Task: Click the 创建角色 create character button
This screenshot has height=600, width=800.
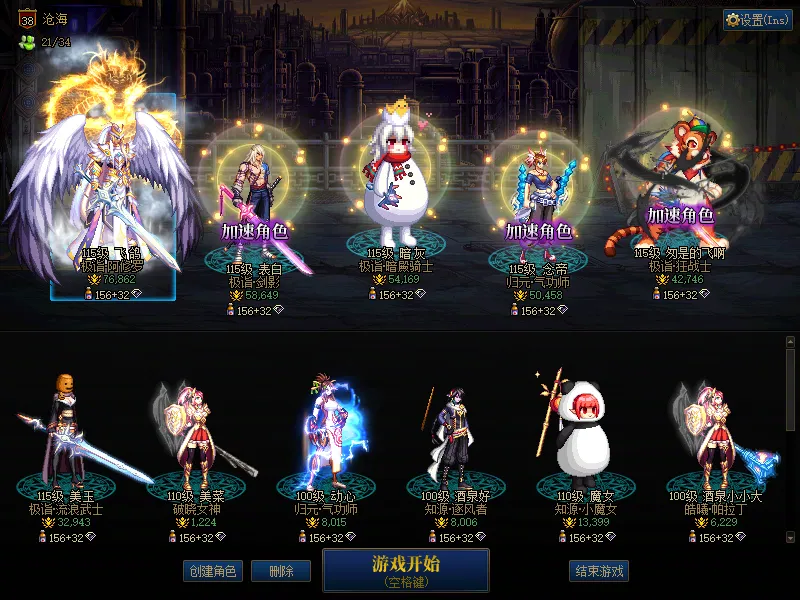Action: [x=211, y=571]
